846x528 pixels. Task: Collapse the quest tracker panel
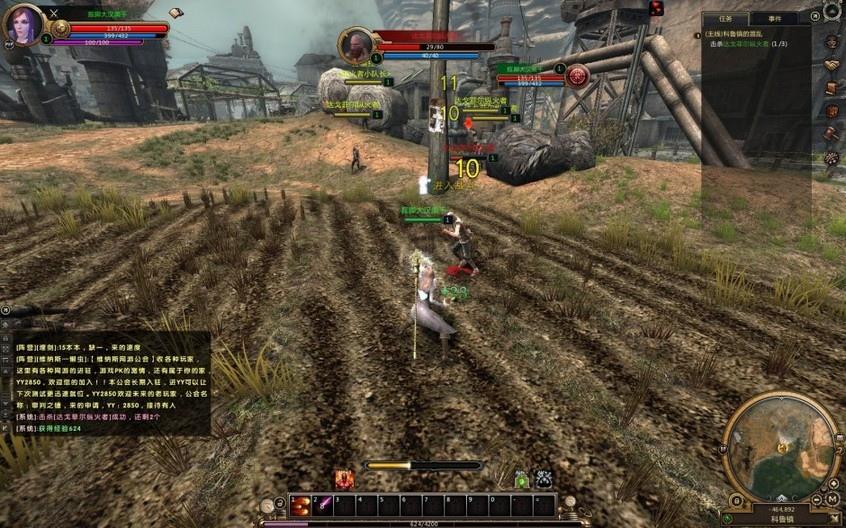point(813,18)
